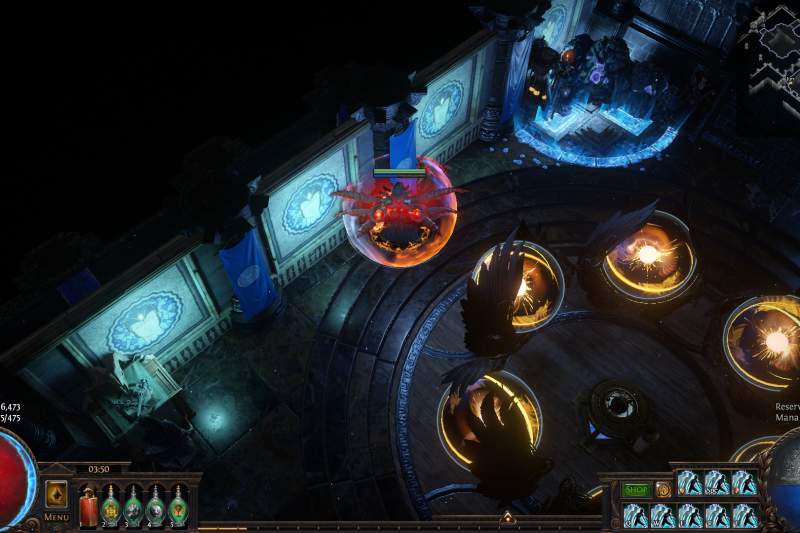Image resolution: width=800 pixels, height=533 pixels.
Task: Use the green flask in slot 3
Action: pyautogui.click(x=134, y=507)
